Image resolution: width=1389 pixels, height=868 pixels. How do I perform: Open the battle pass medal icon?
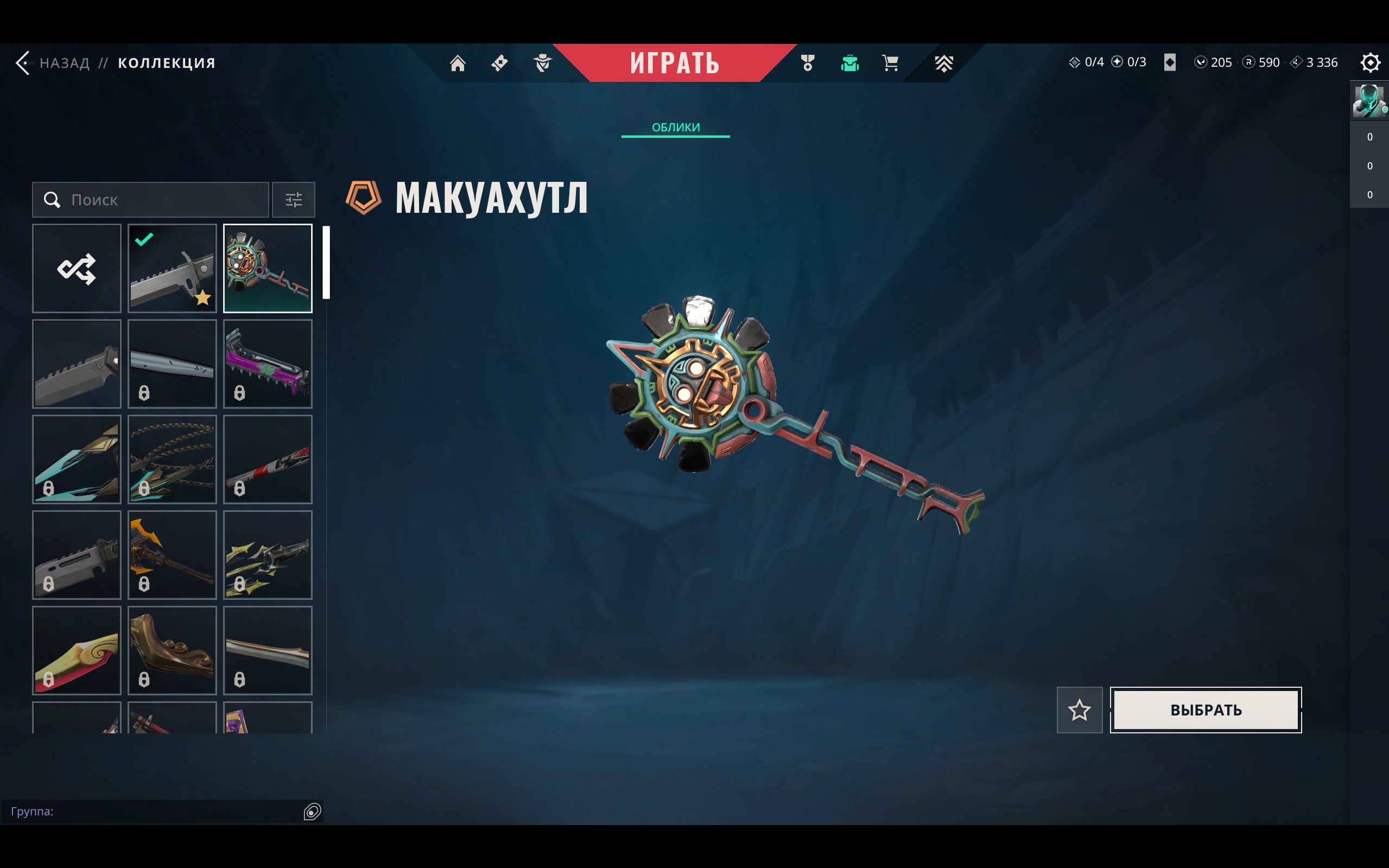point(808,62)
